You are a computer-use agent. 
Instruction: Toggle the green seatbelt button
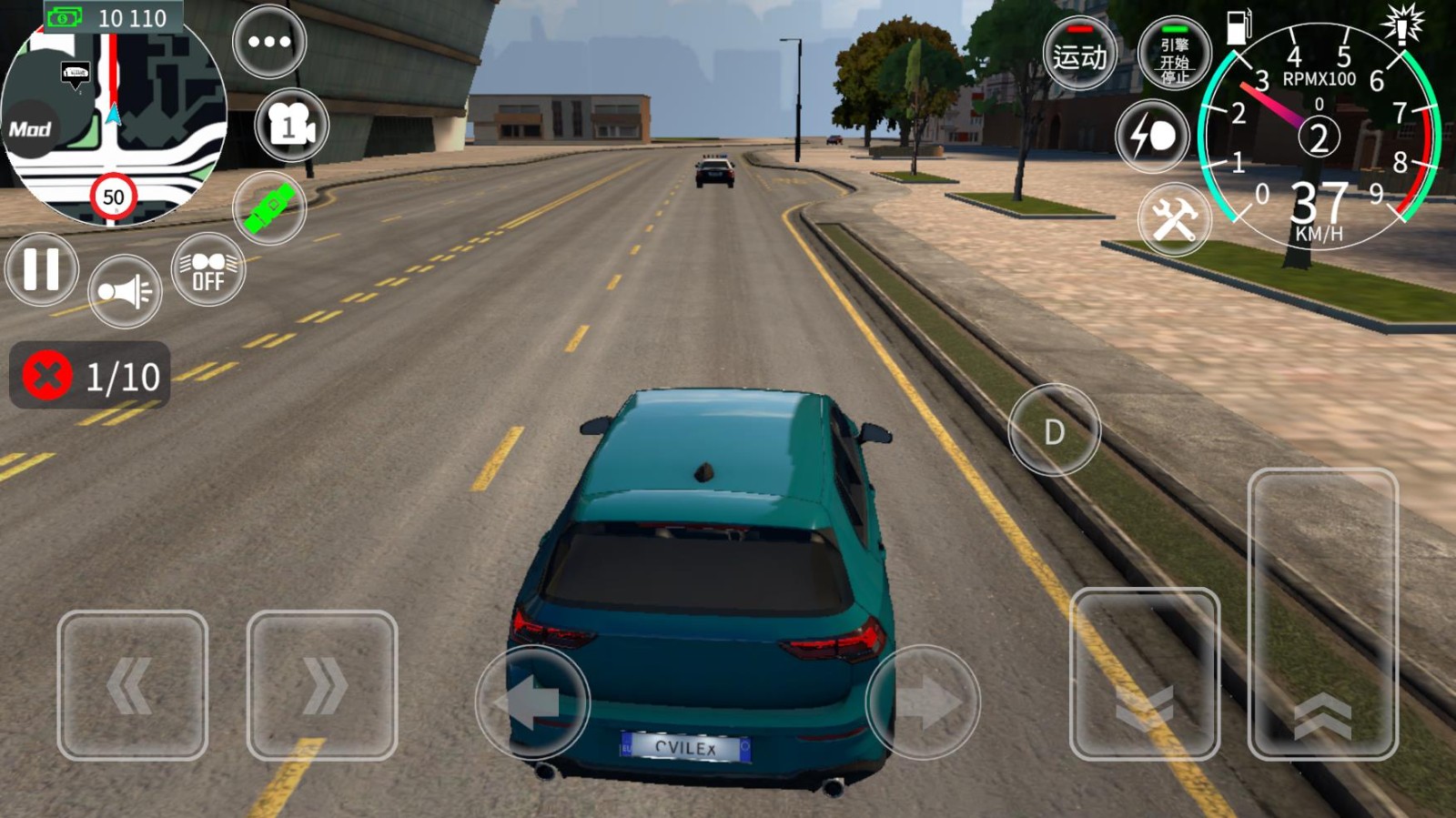[269, 208]
